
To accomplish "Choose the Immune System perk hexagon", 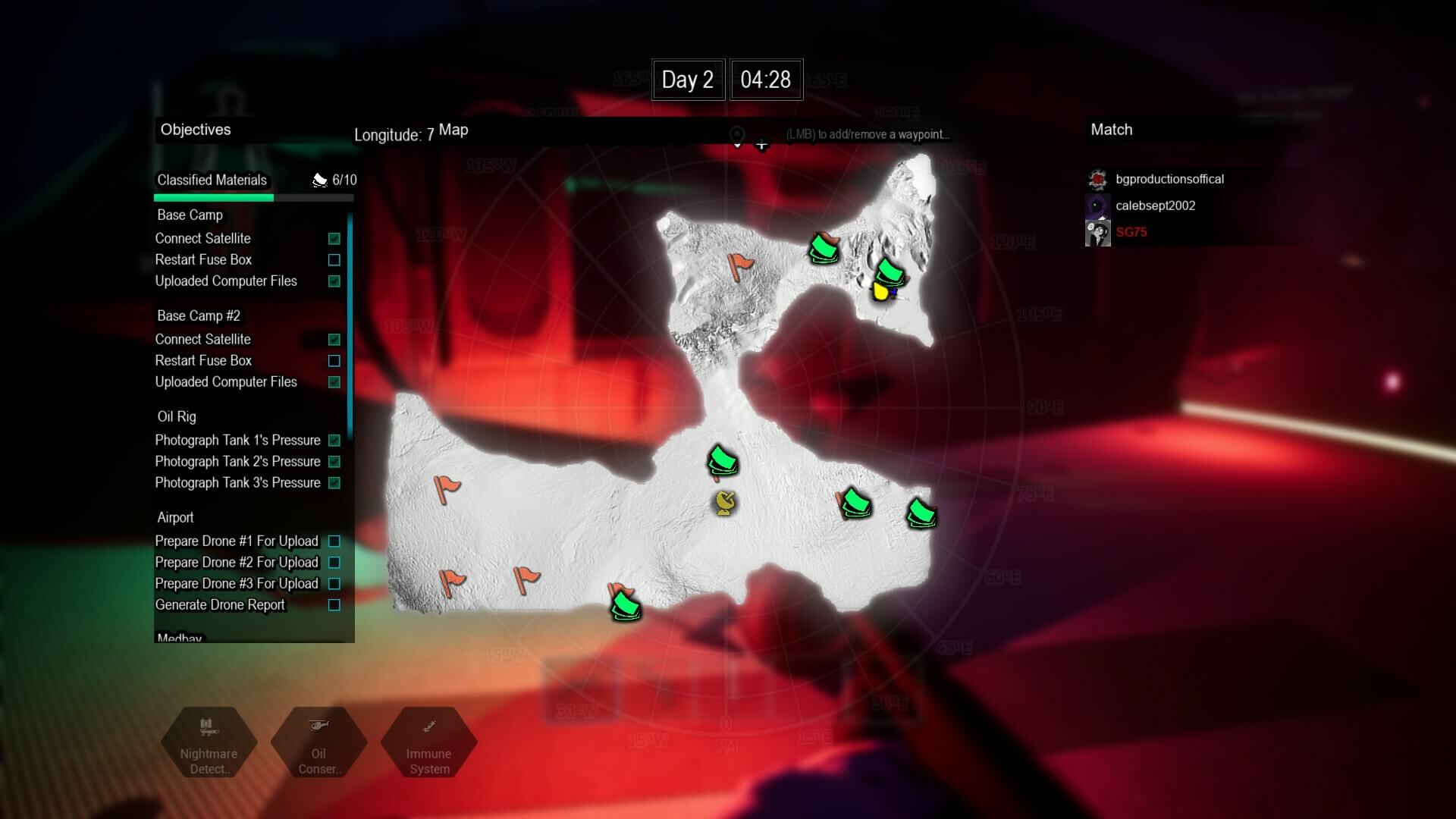I will point(428,743).
